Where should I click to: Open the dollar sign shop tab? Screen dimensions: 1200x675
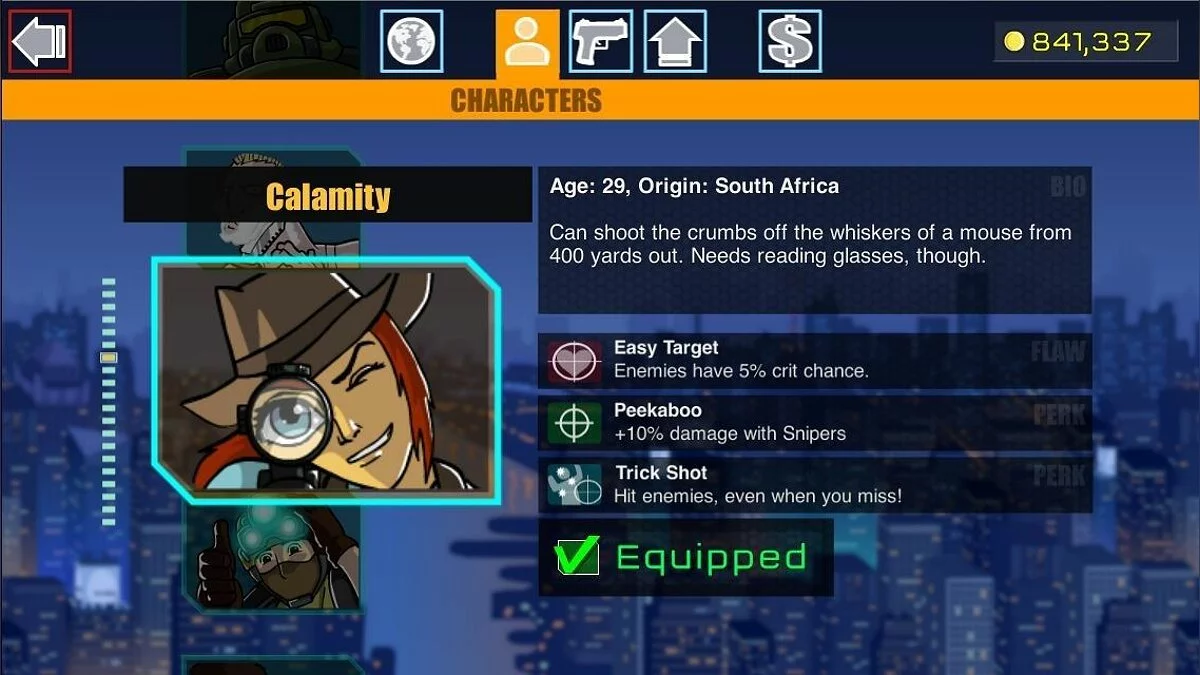pyautogui.click(x=790, y=41)
